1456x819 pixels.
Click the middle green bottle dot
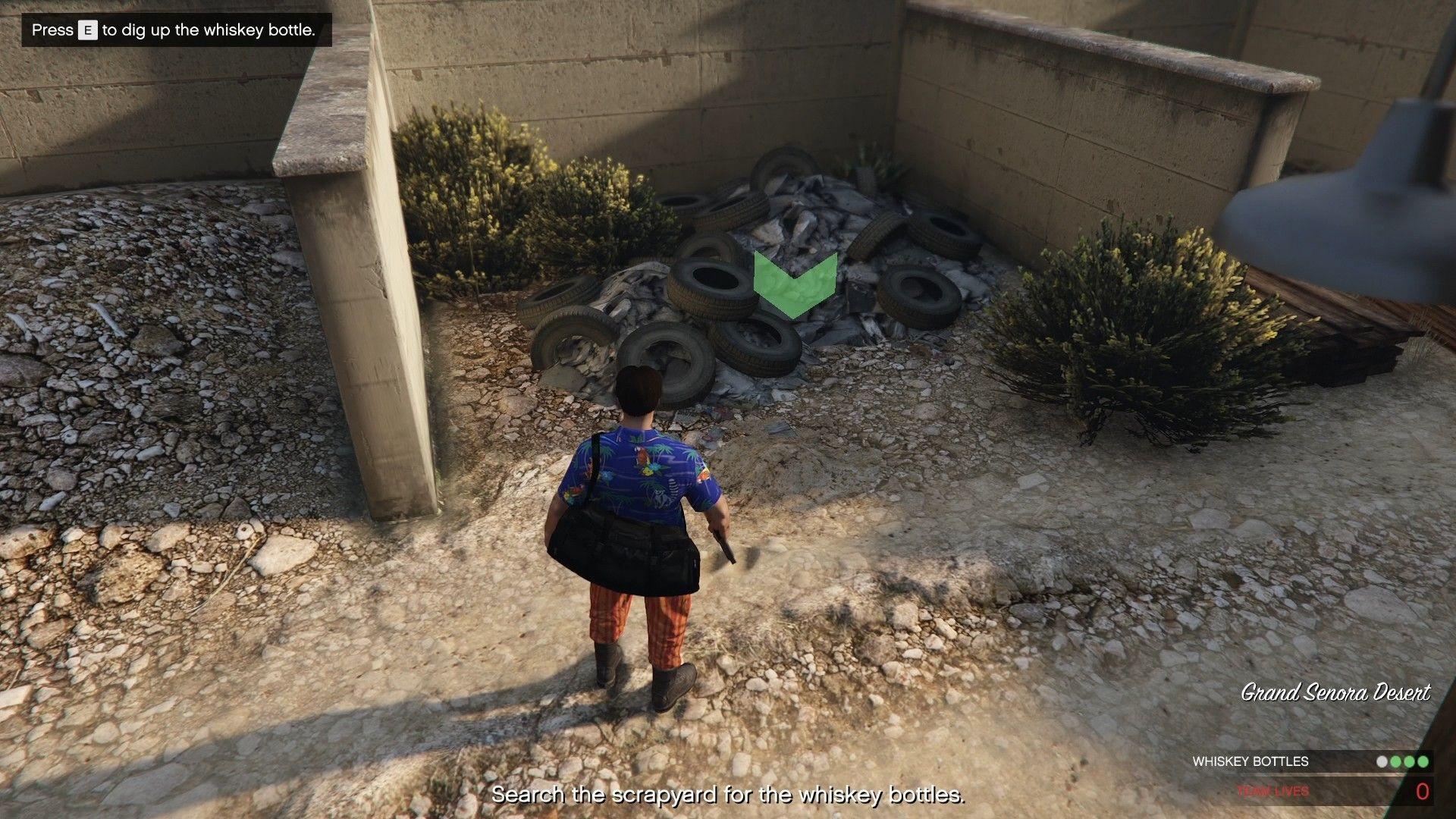[x=1410, y=761]
